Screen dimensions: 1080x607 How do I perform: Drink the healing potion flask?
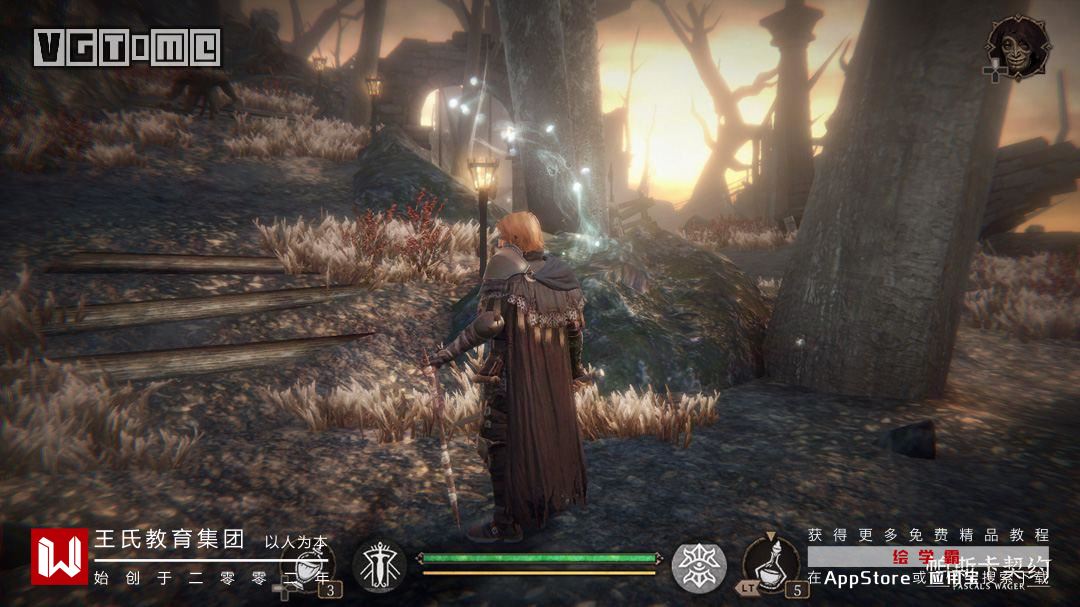click(773, 565)
